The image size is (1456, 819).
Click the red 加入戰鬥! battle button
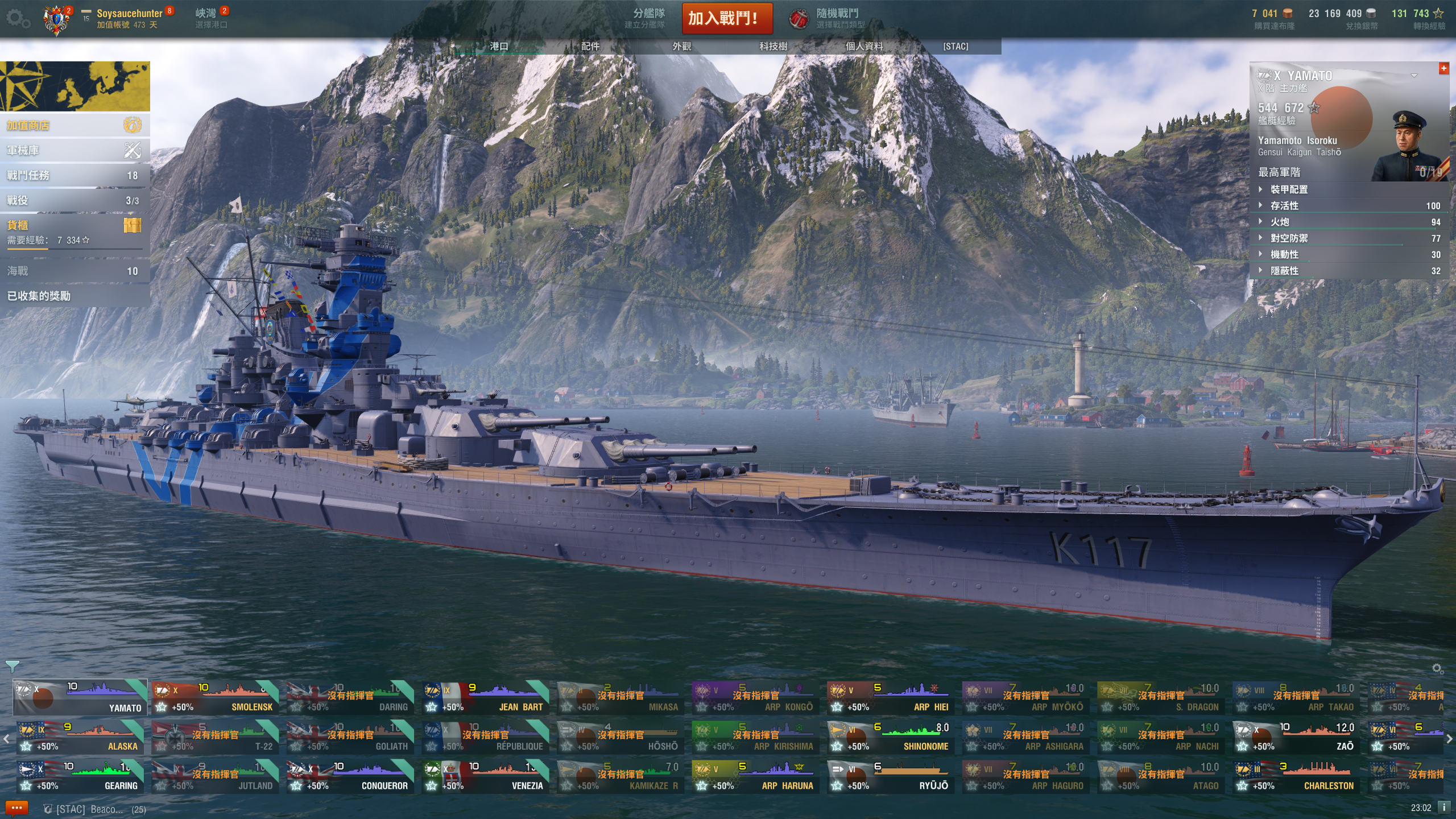tap(727, 18)
